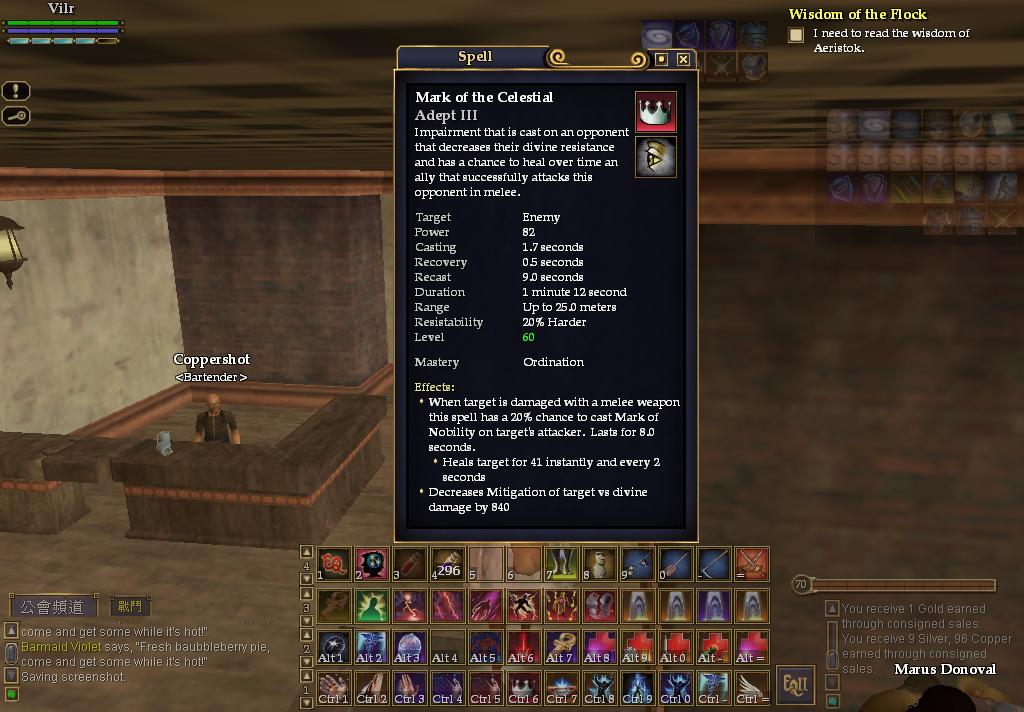Activate the golden ankh ability on Alt 7

tap(561, 646)
